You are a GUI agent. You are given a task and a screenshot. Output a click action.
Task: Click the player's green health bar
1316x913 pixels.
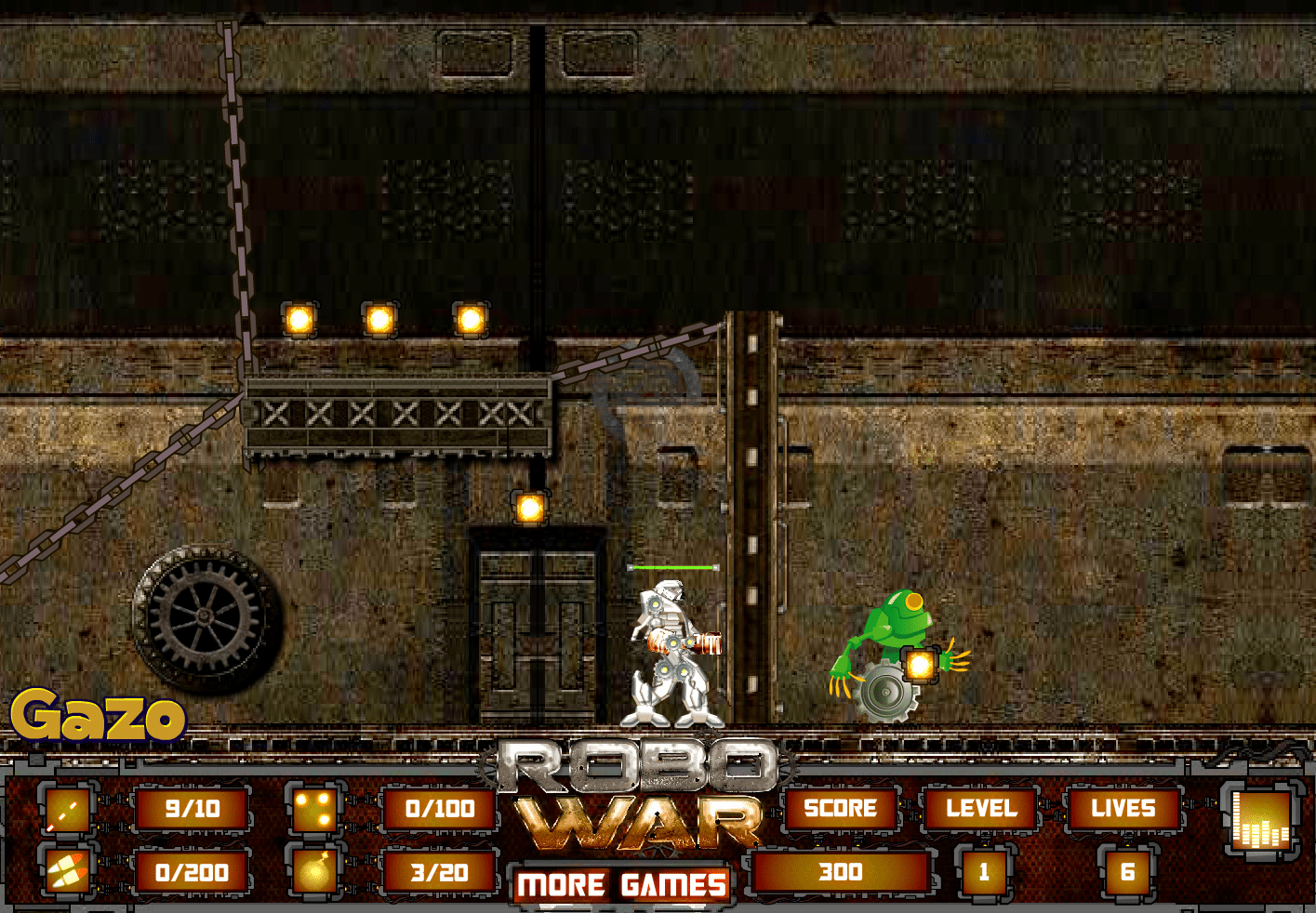click(x=671, y=565)
